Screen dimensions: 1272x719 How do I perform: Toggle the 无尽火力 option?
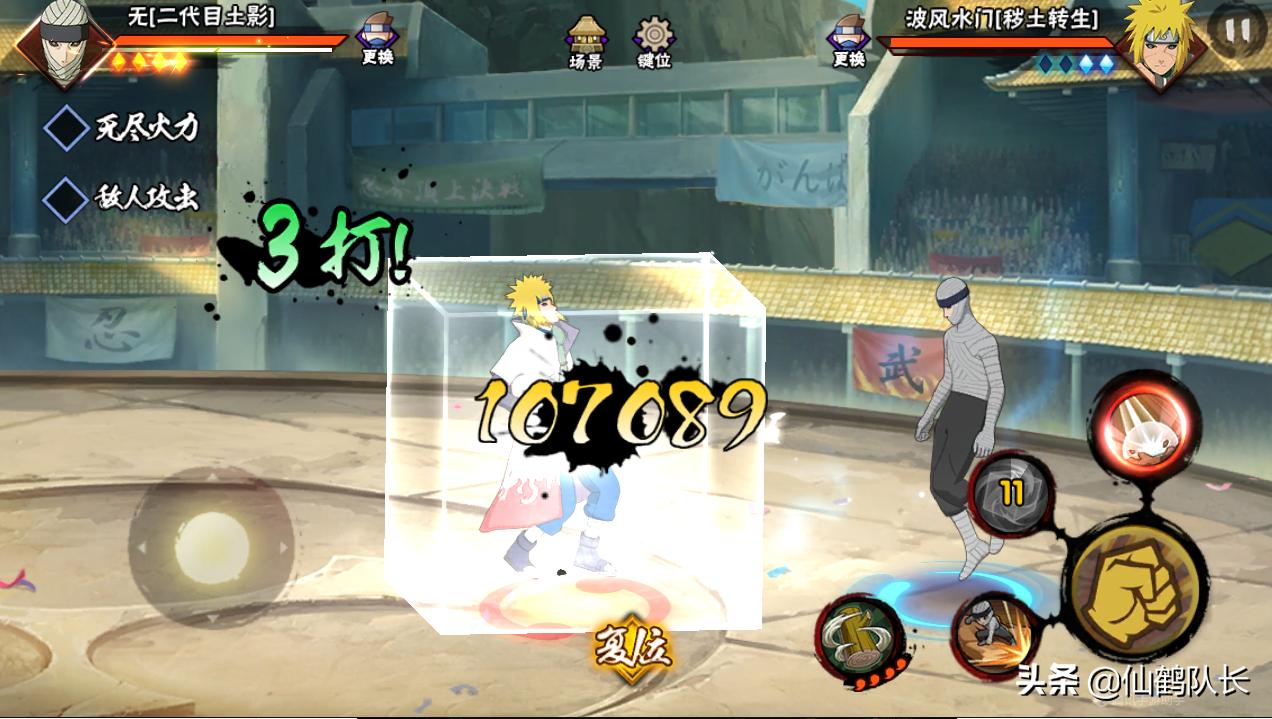coord(66,128)
